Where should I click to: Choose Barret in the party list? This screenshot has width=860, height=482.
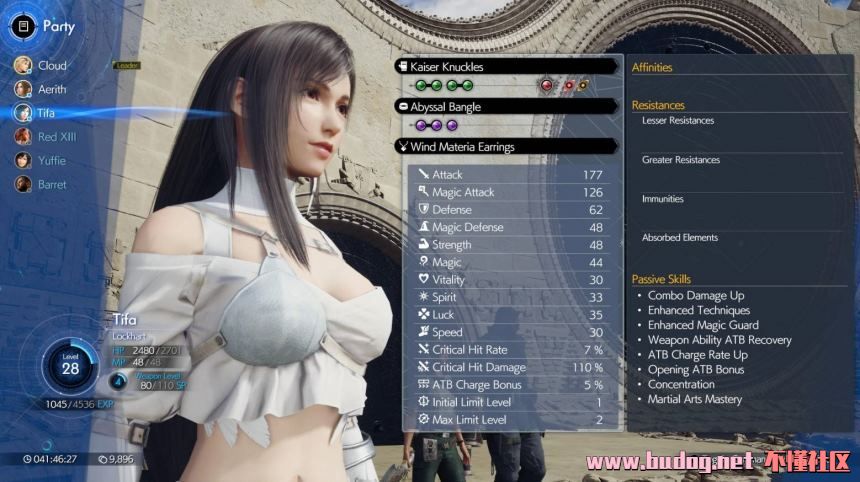(51, 185)
